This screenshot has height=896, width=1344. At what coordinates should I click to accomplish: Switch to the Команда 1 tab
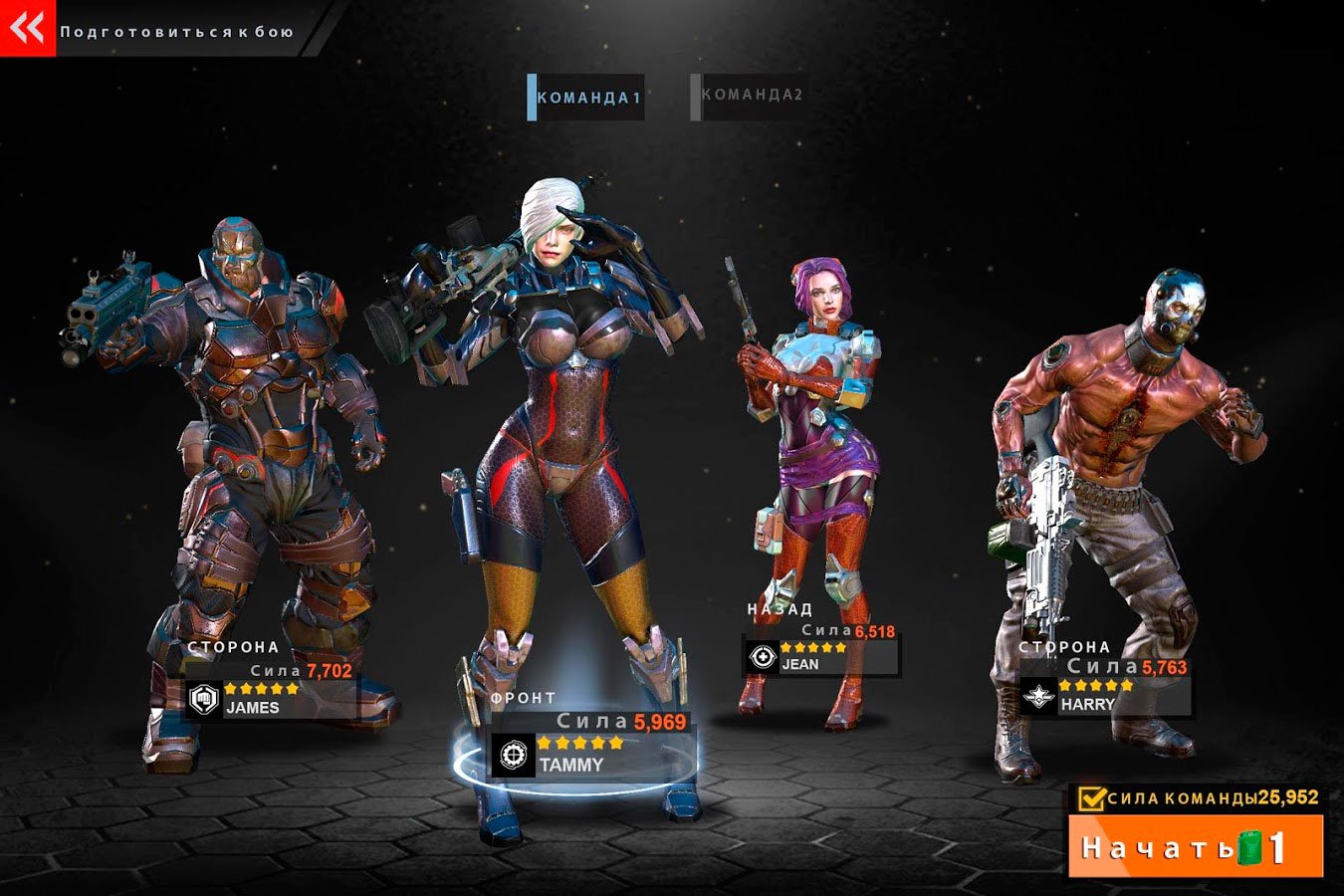(x=586, y=98)
